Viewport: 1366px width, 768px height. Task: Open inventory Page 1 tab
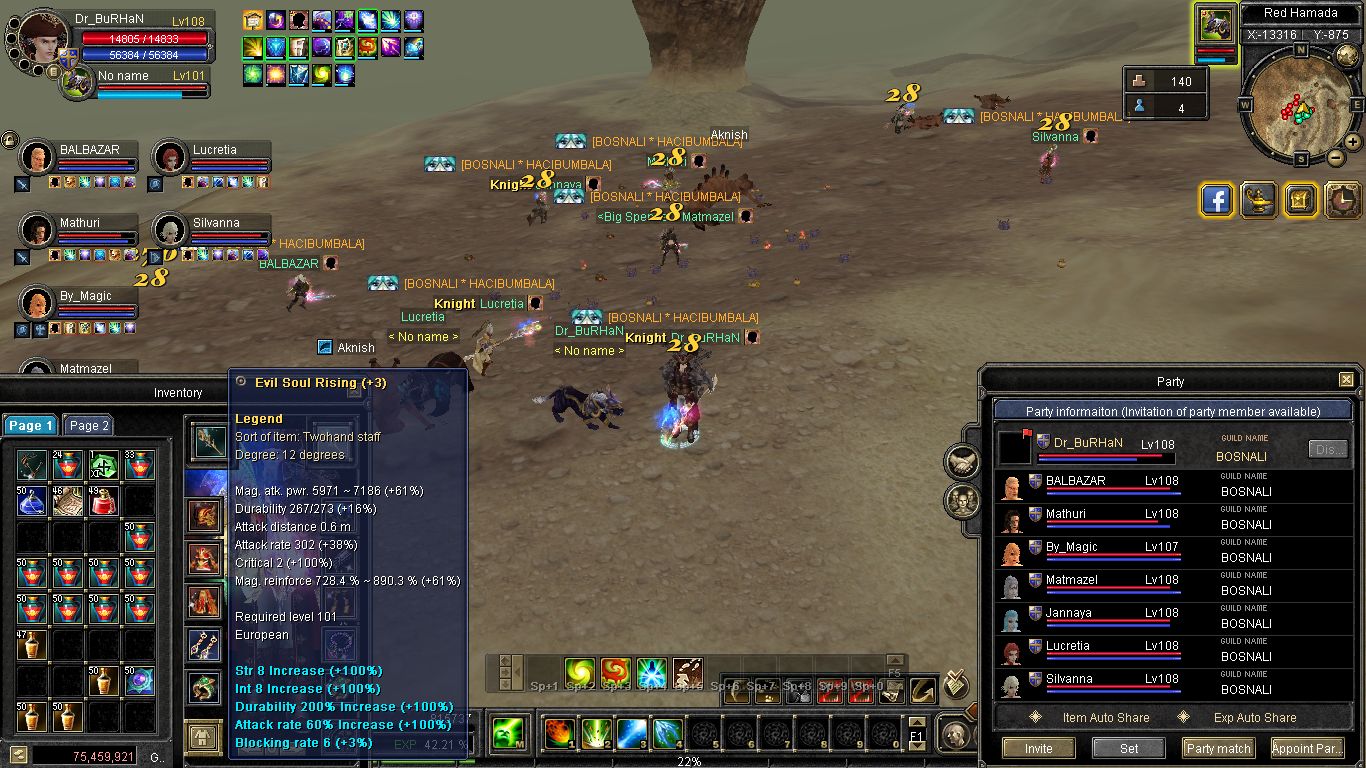30,425
